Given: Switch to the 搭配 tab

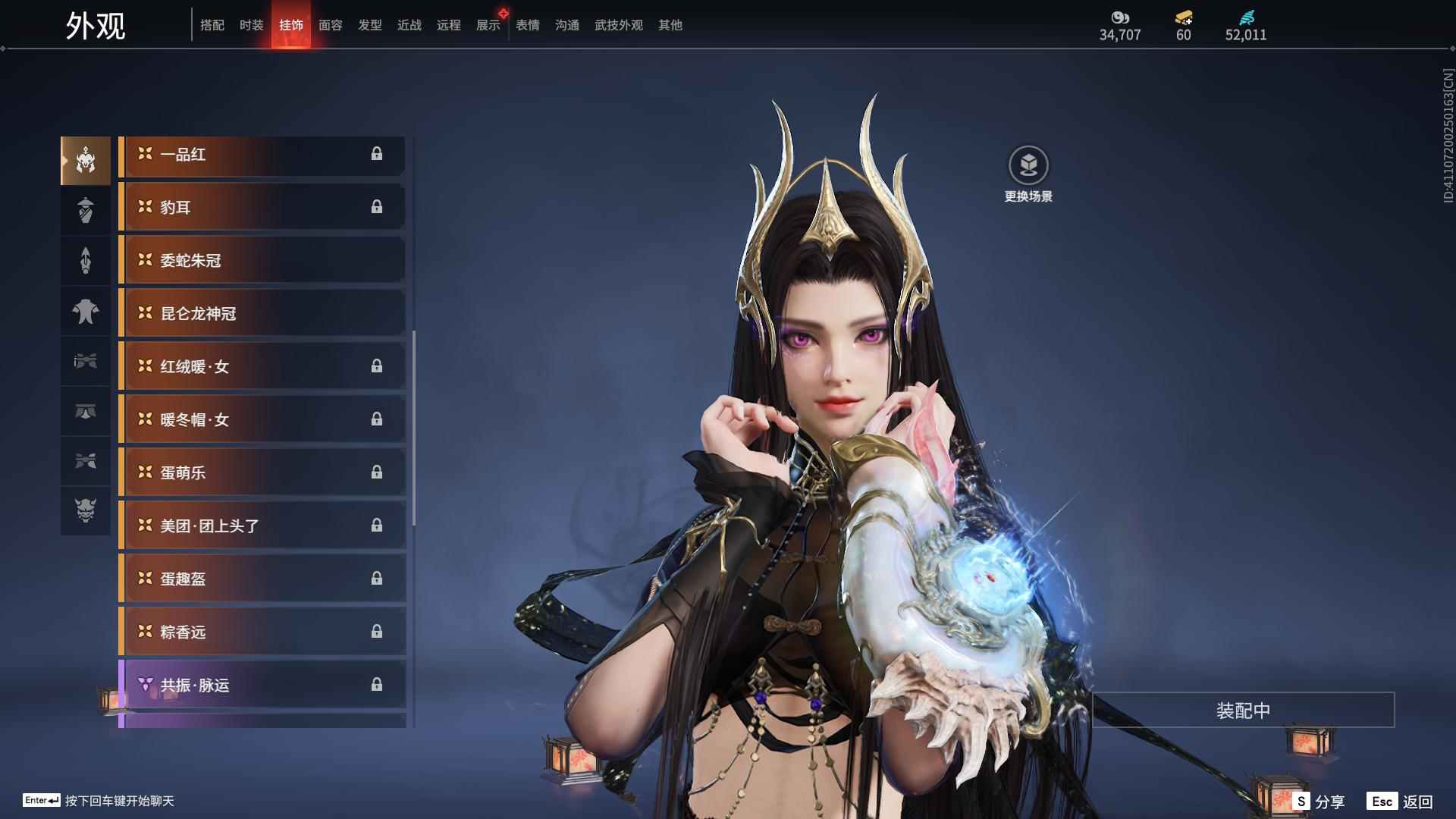Looking at the screenshot, I should coord(212,25).
